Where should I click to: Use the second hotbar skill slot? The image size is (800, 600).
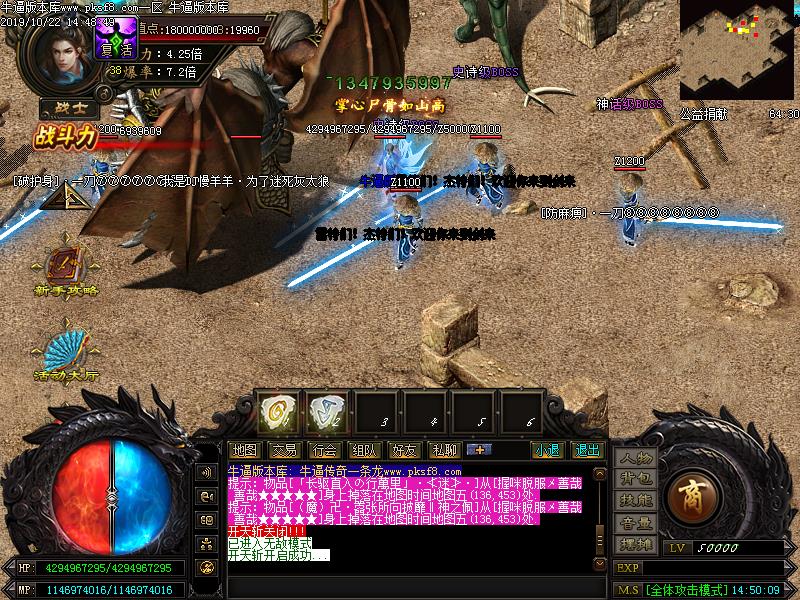point(326,411)
